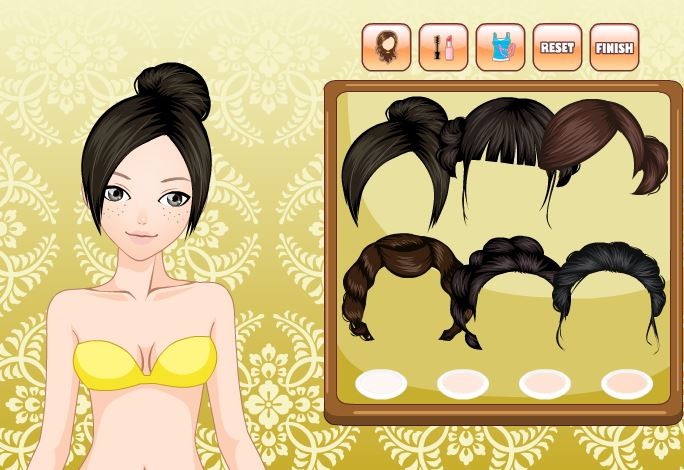This screenshot has height=470, width=684.
Task: Switch to the makeup category
Action: point(443,47)
